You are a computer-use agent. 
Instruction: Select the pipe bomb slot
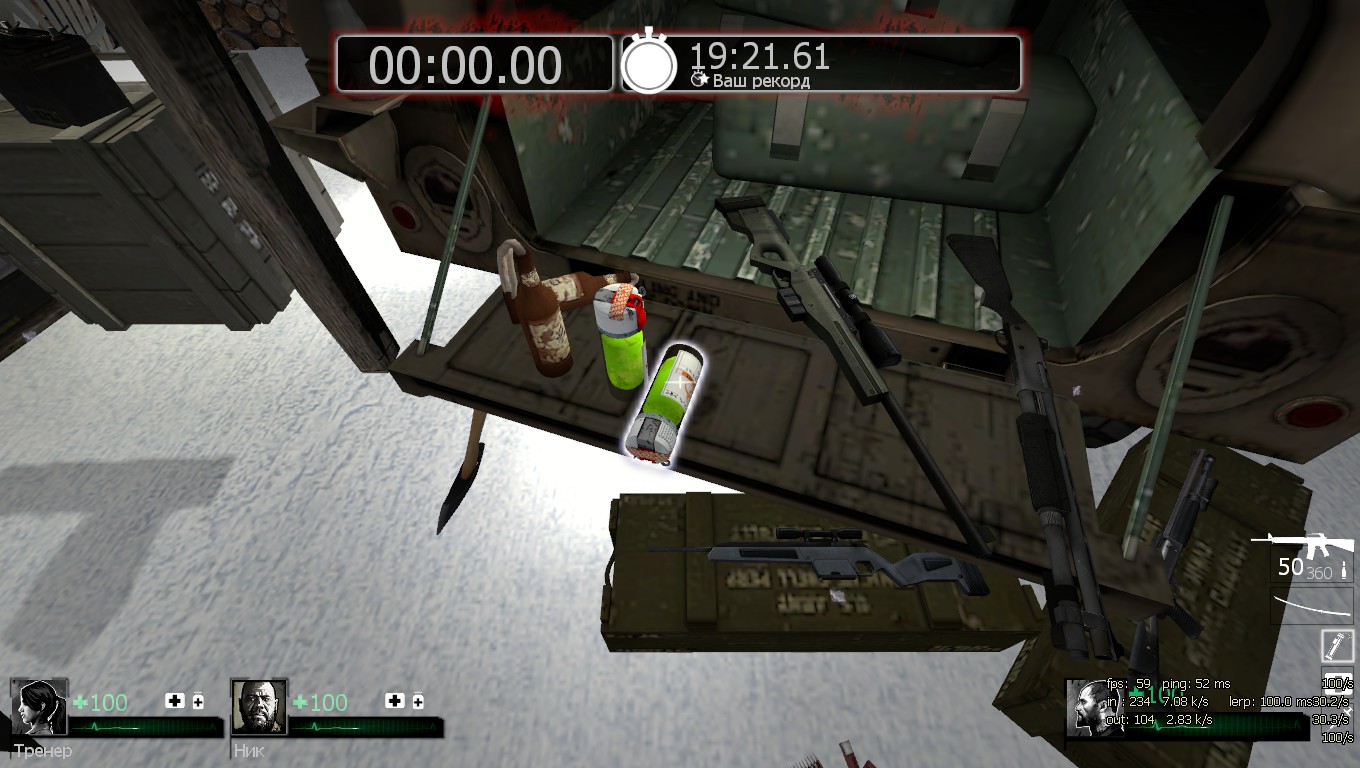pyautogui.click(x=1336, y=646)
